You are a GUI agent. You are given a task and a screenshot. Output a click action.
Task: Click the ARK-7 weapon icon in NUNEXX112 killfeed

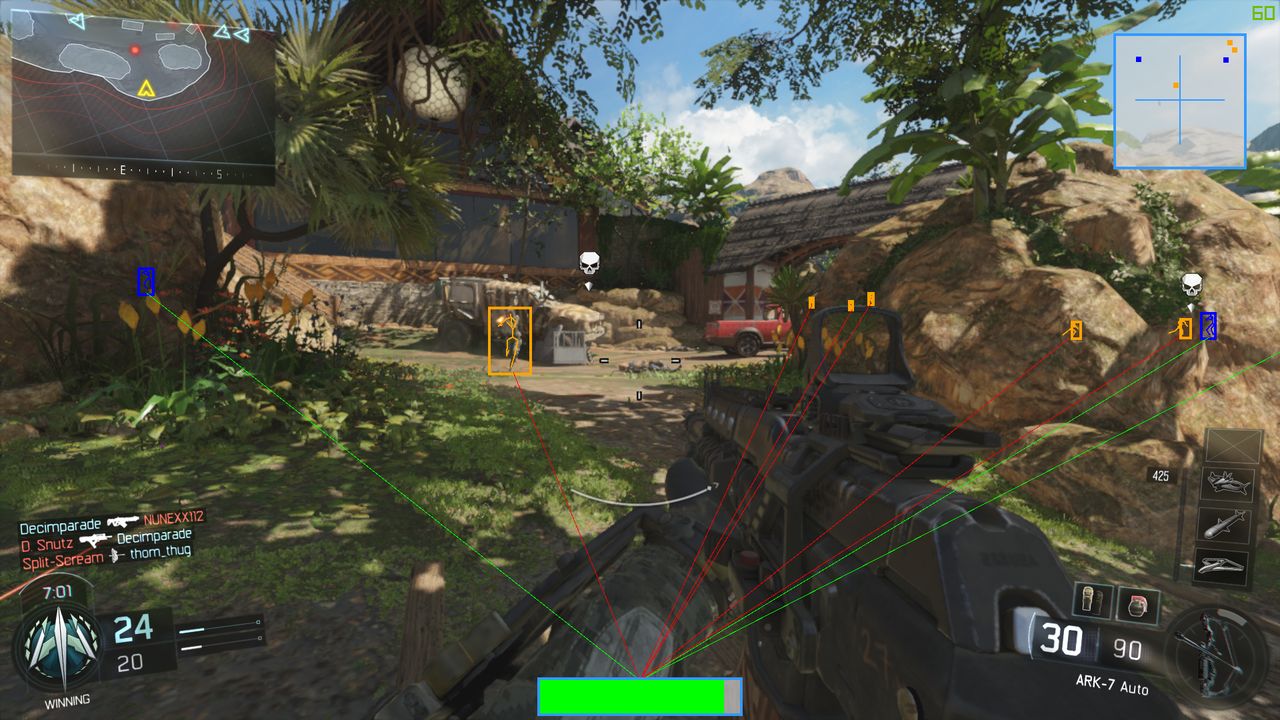coord(122,522)
